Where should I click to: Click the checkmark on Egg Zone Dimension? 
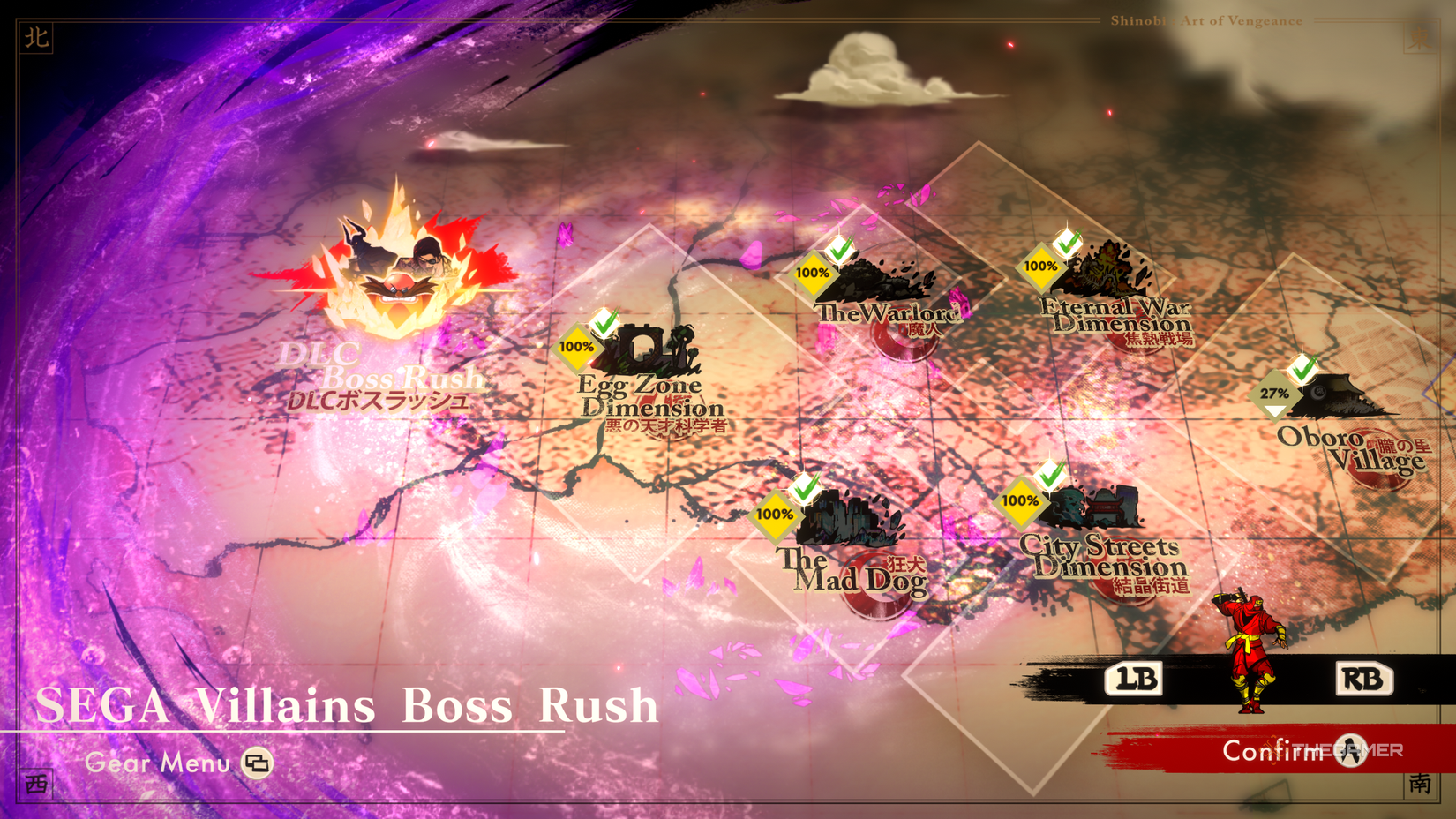pos(604,325)
